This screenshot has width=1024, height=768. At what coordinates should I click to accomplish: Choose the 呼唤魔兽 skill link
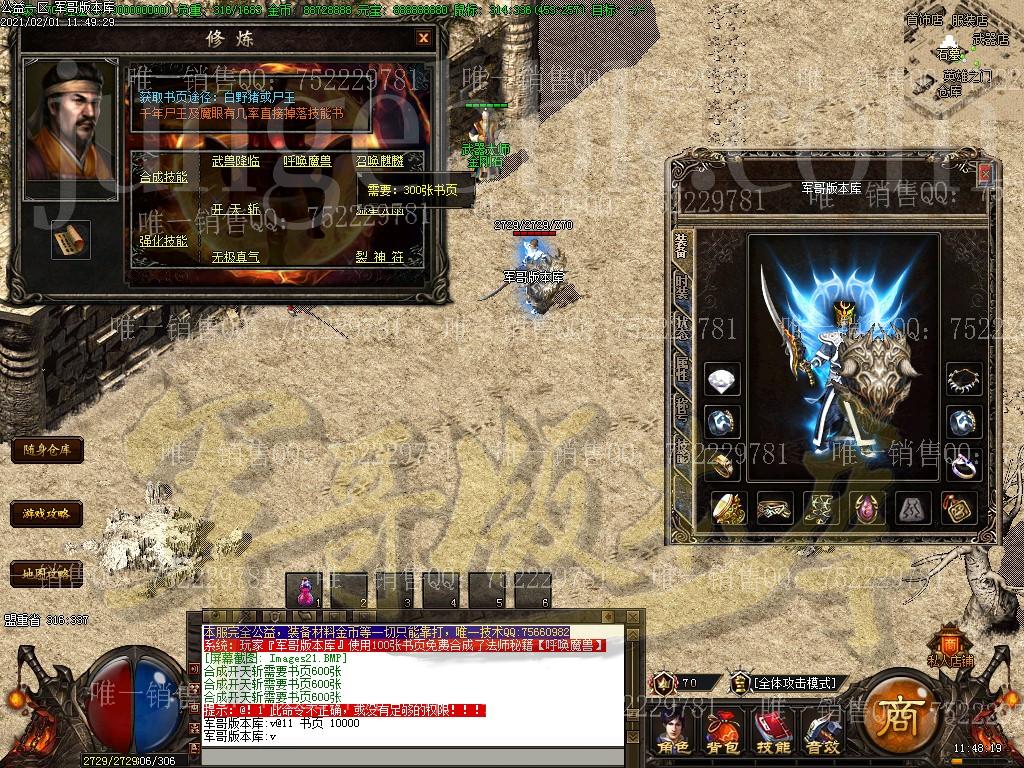pyautogui.click(x=308, y=161)
